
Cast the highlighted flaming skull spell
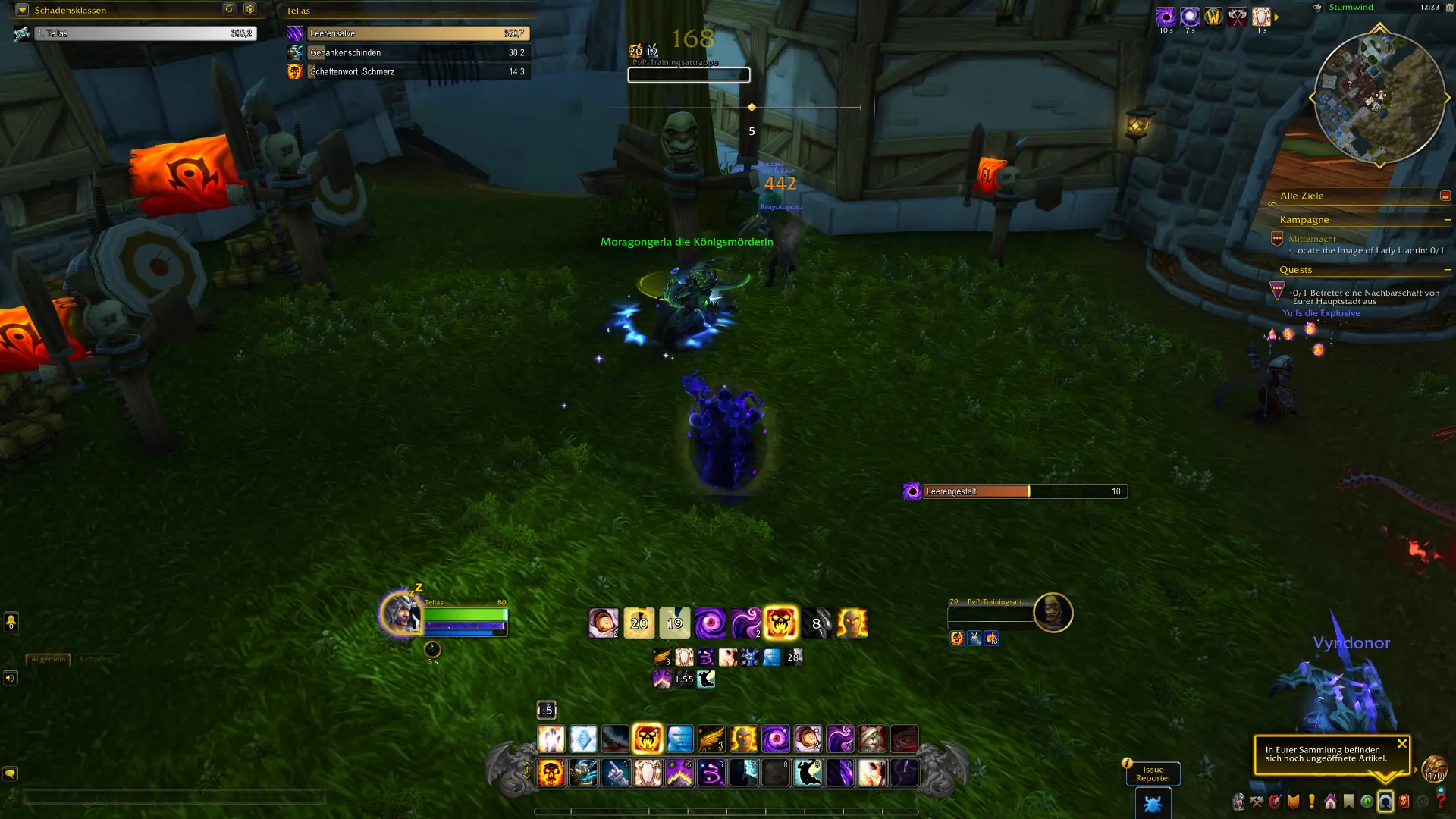pos(648,739)
